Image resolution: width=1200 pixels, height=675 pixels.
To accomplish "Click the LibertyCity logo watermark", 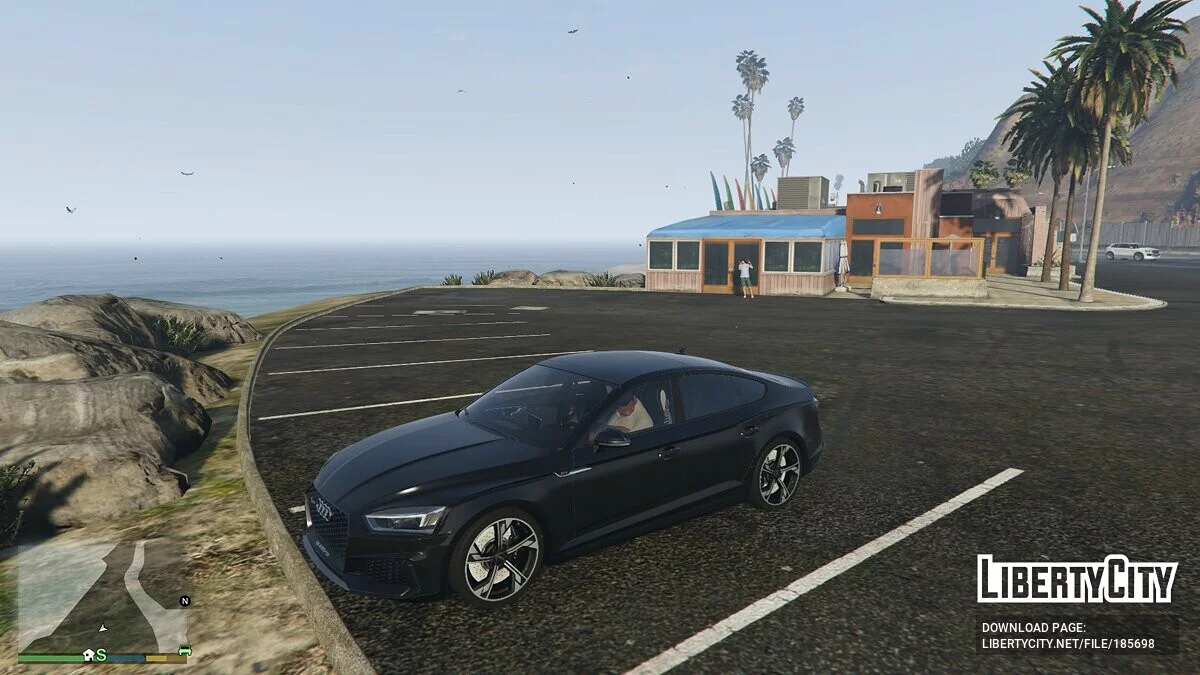I will (1076, 579).
